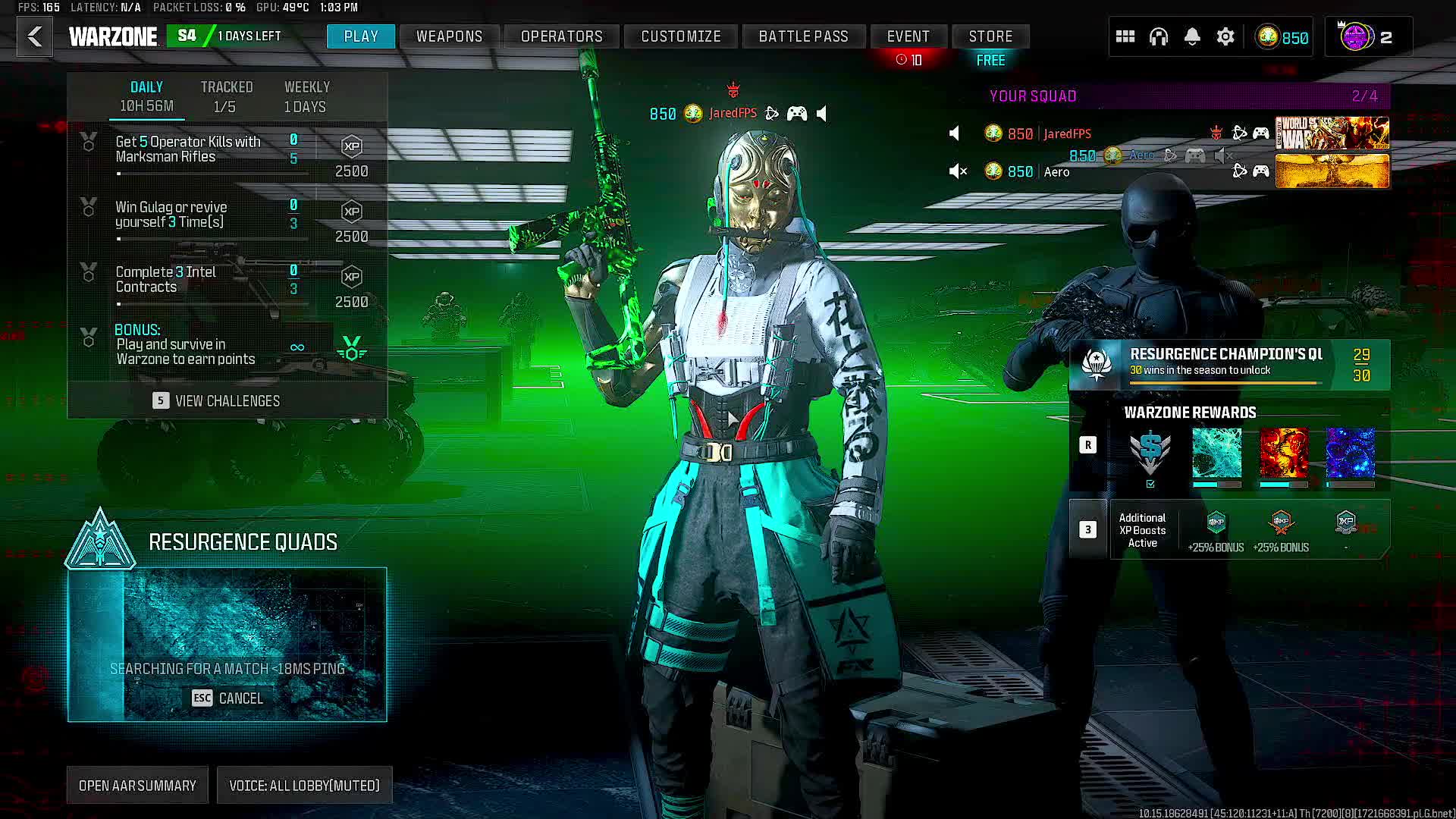
Task: Select the Play tab
Action: tap(361, 36)
